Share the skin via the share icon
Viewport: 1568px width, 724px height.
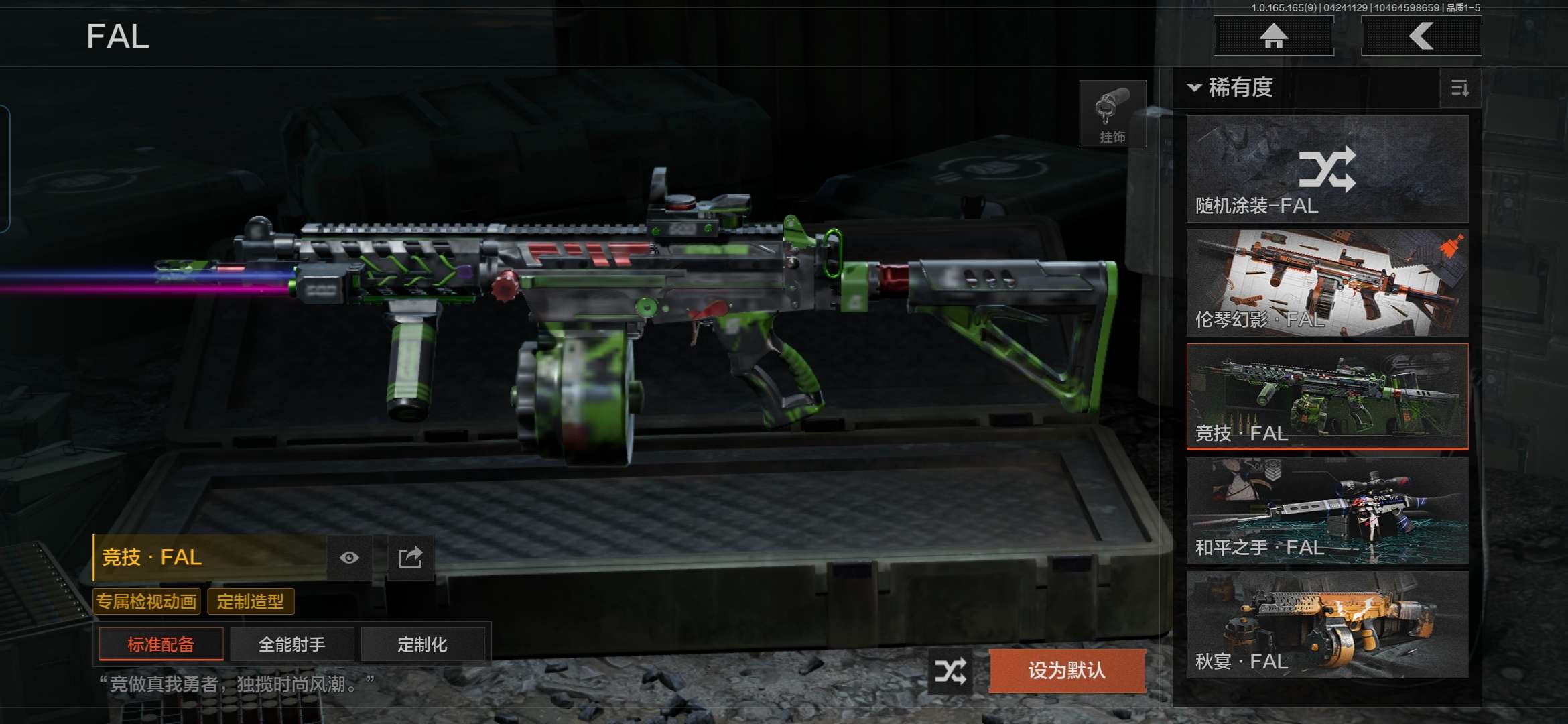pyautogui.click(x=410, y=558)
